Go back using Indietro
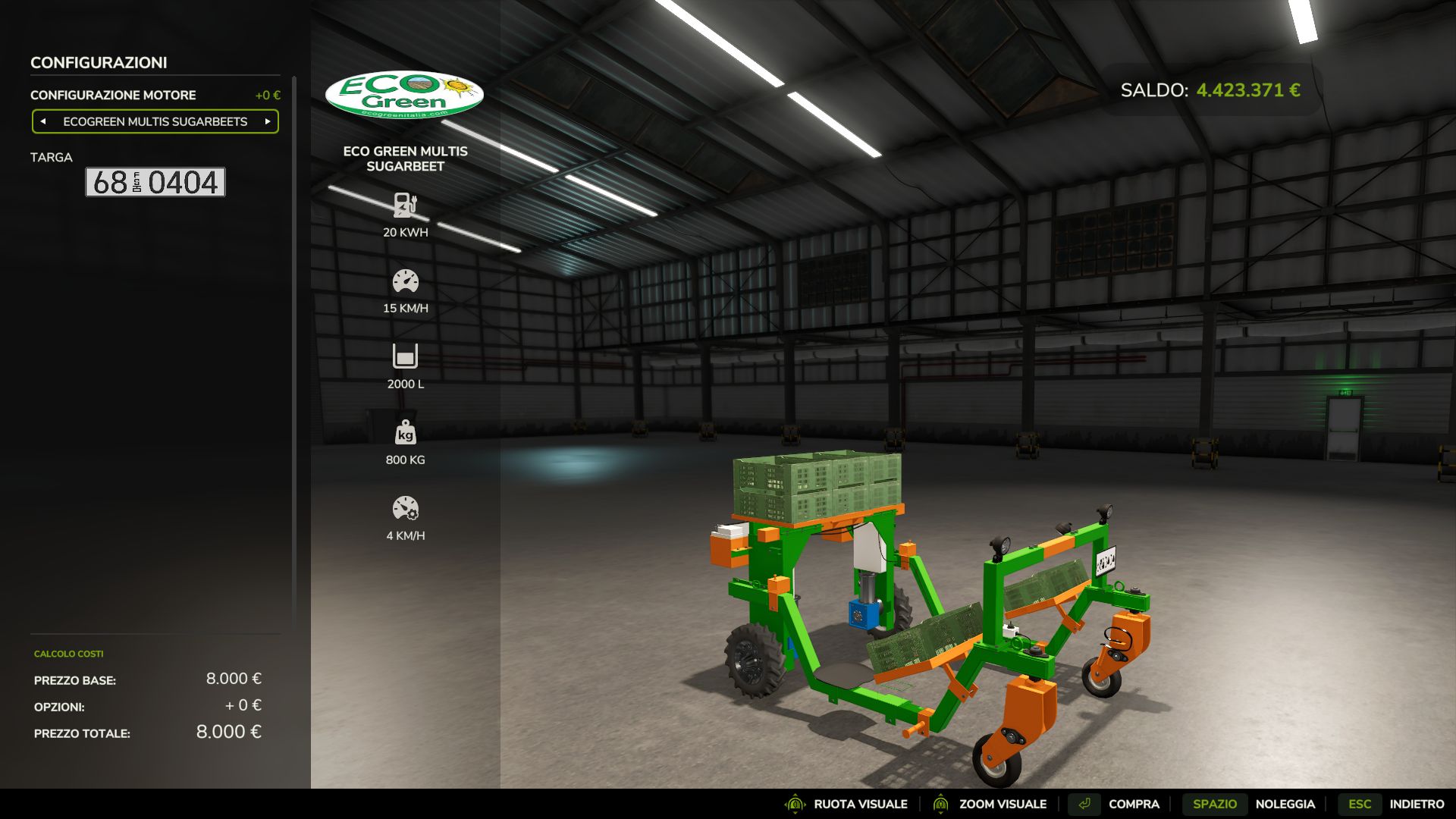The image size is (1456, 819). pyautogui.click(x=1417, y=804)
